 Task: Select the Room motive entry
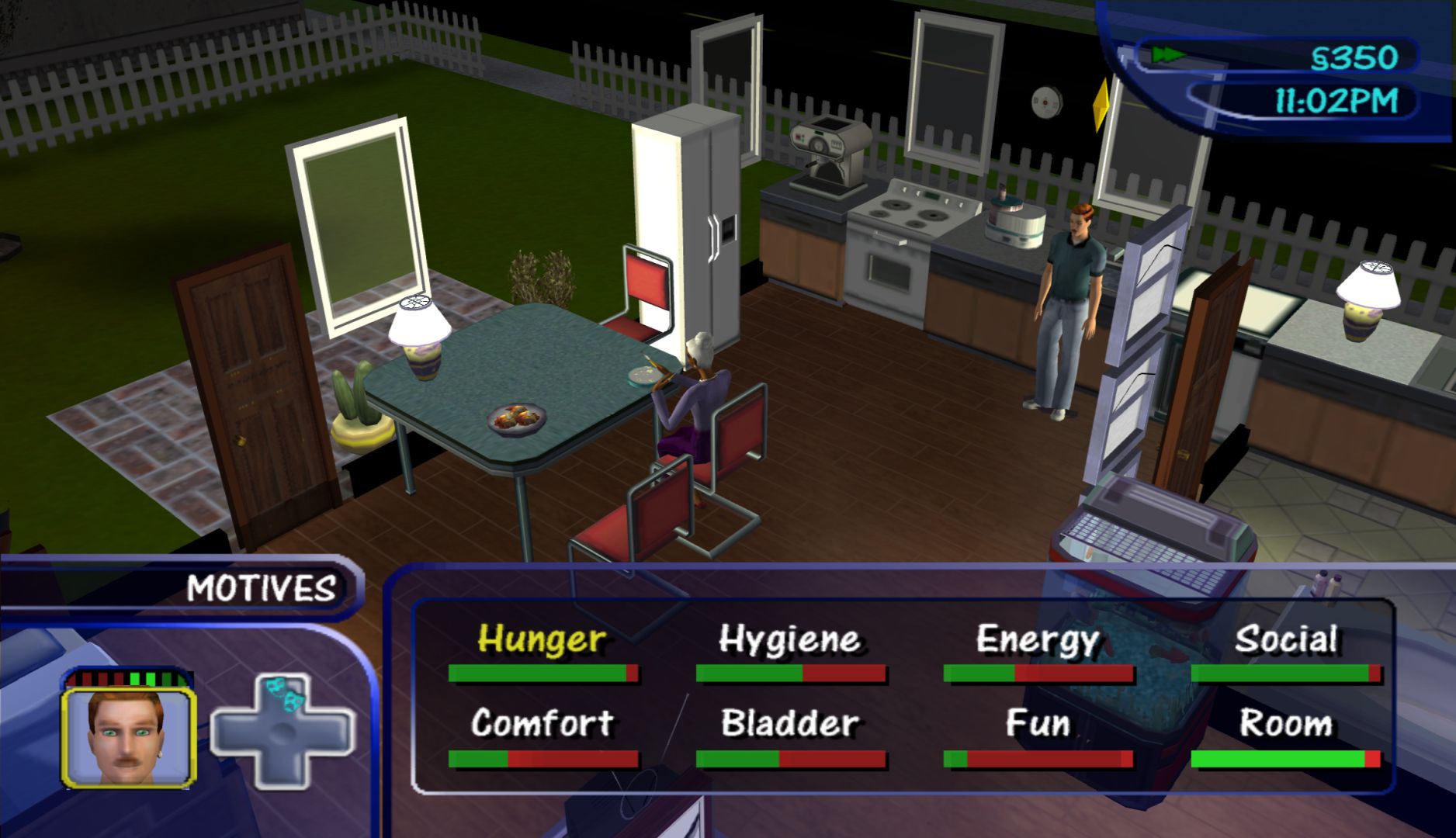(1286, 724)
